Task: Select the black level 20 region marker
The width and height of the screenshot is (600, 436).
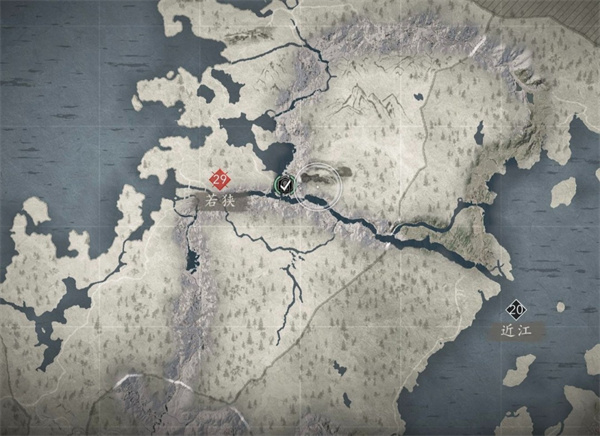Action: click(517, 309)
